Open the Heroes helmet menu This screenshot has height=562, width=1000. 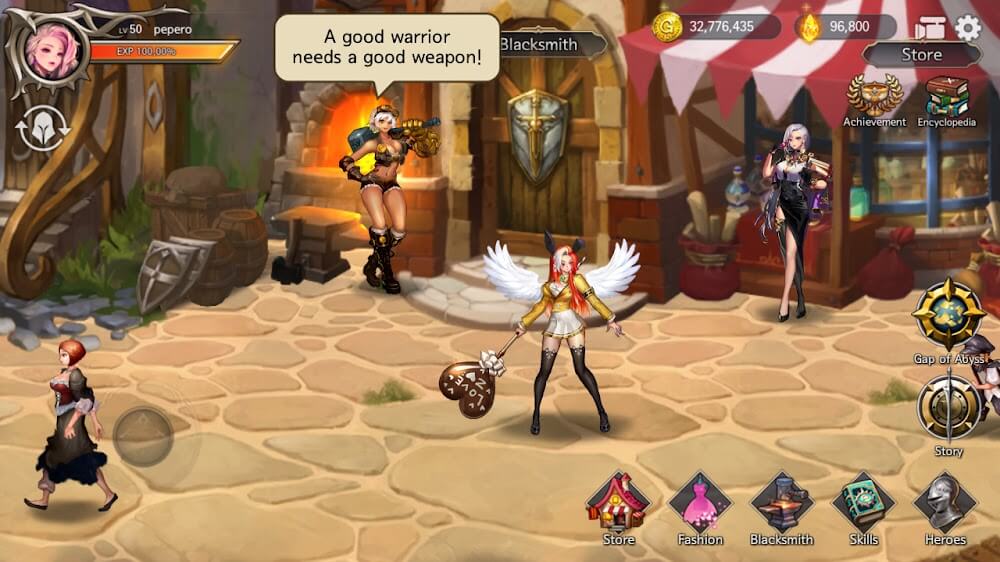[x=945, y=503]
